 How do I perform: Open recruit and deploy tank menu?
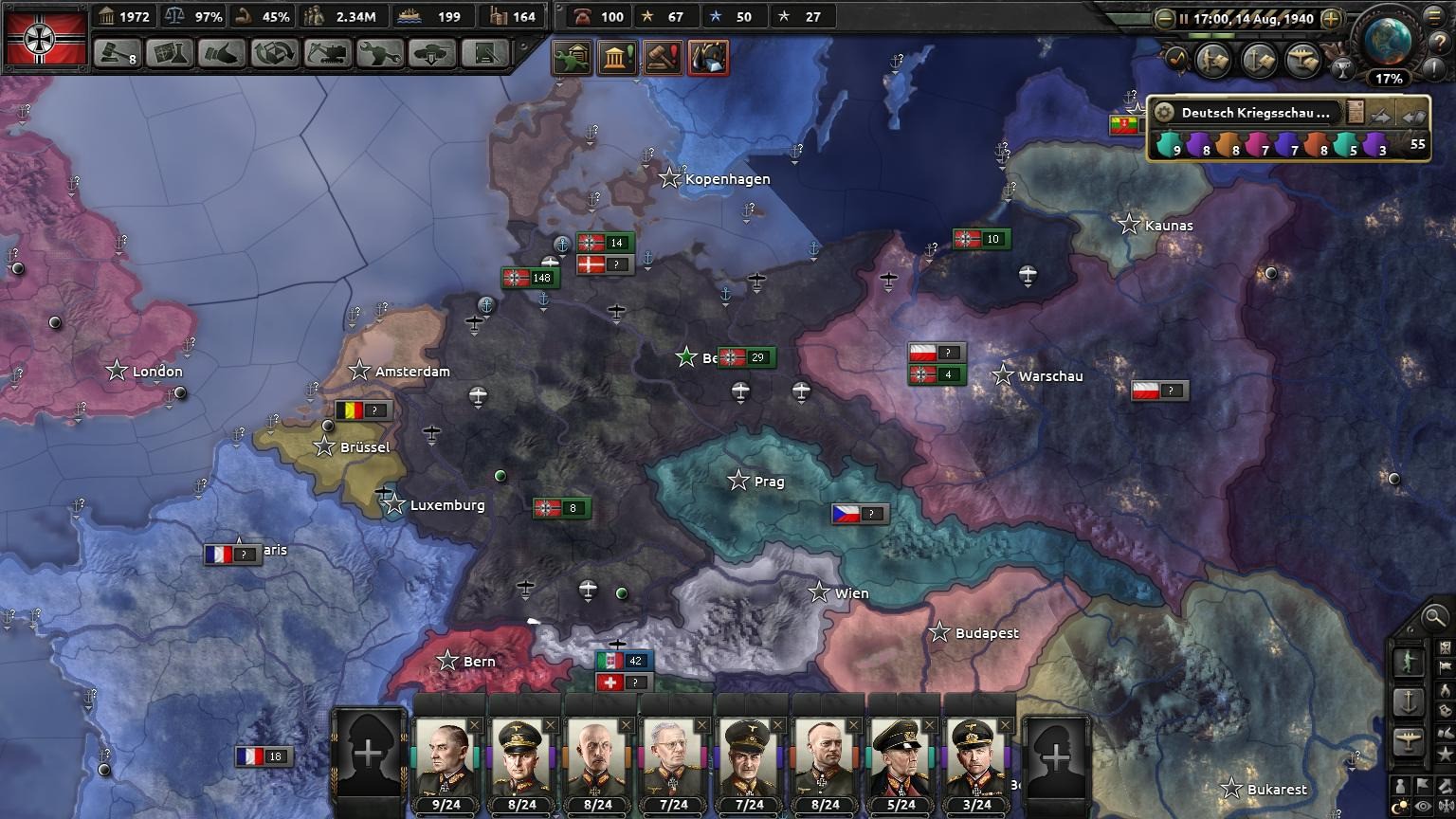[431, 53]
